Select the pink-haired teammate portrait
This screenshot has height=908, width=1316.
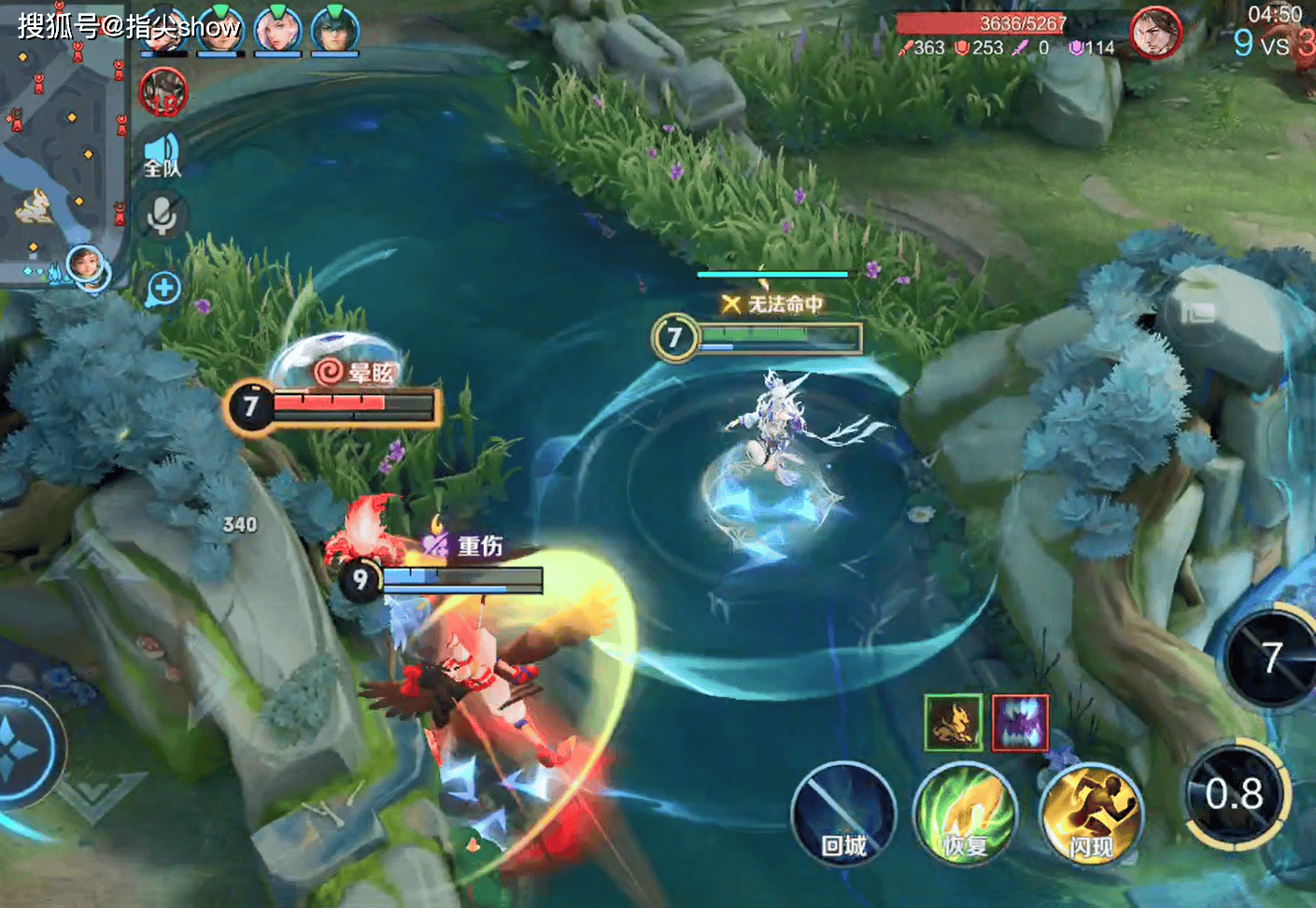277,30
